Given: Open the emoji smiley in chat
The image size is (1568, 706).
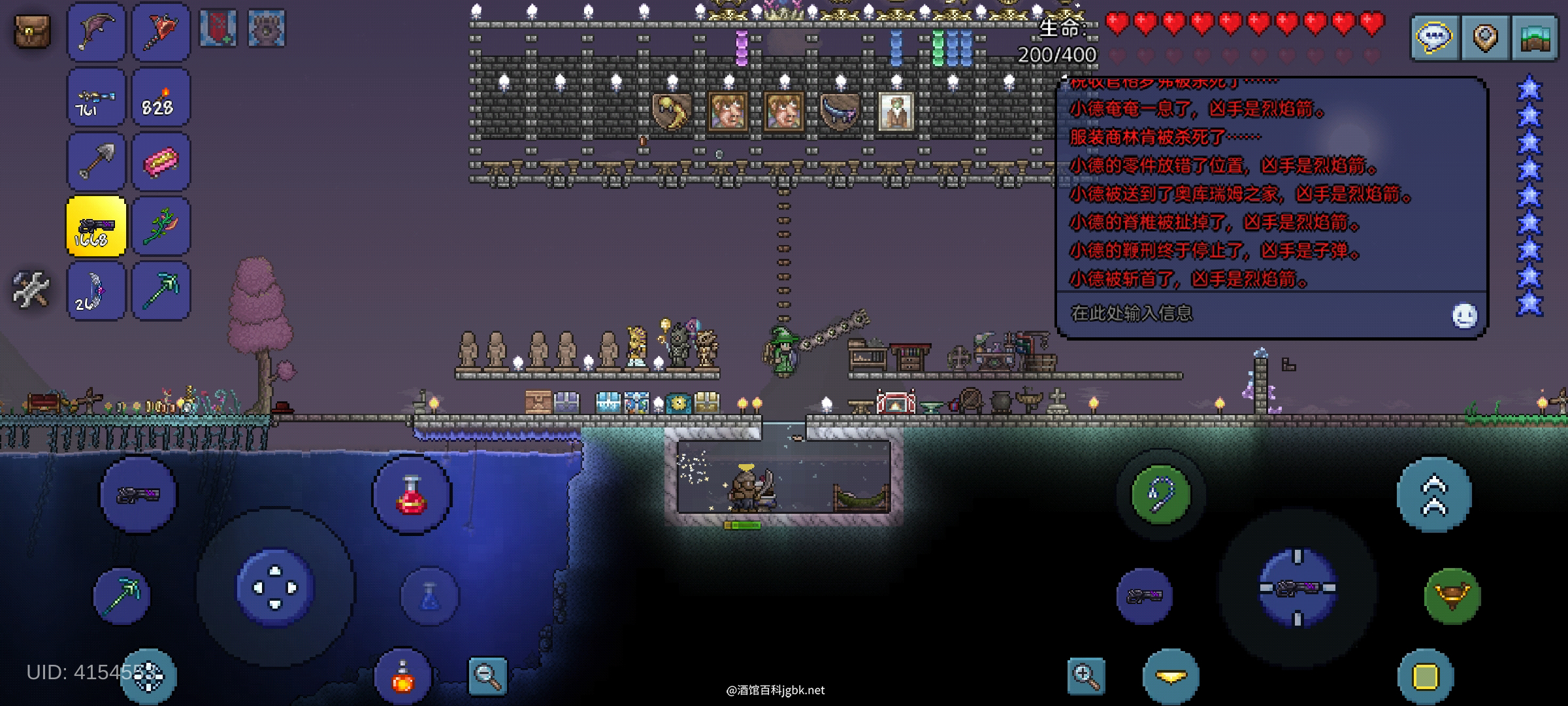Looking at the screenshot, I should 1464,316.
